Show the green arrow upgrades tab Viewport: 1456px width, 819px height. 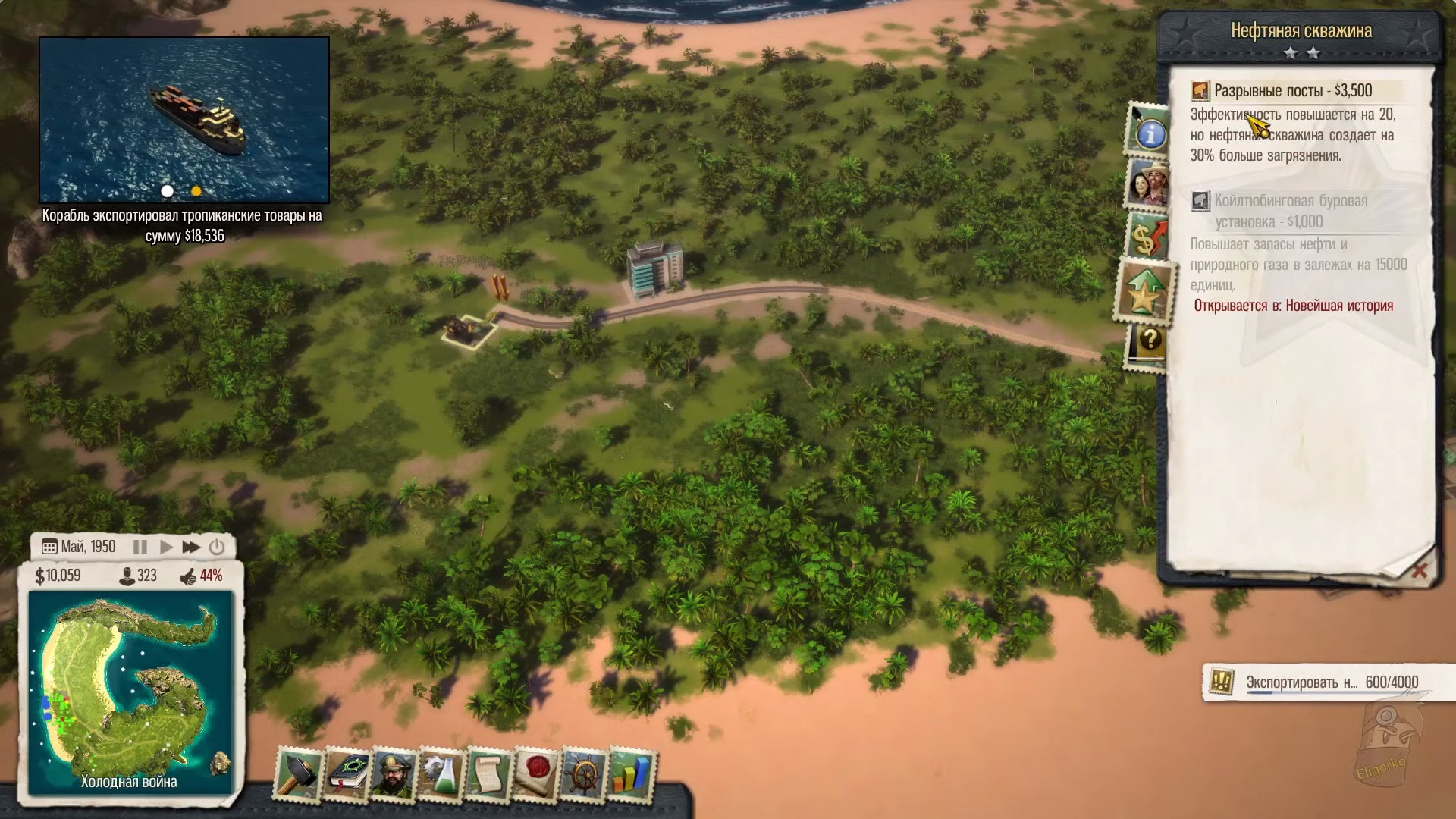click(x=1144, y=292)
